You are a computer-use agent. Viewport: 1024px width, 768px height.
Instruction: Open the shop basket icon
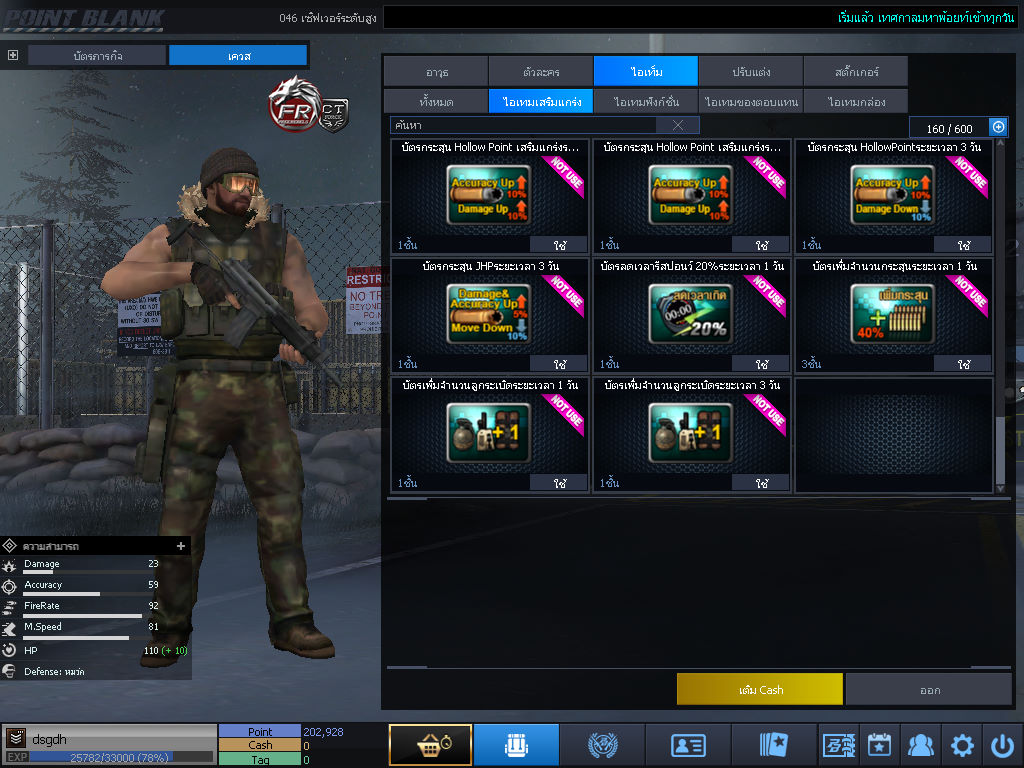(430, 745)
